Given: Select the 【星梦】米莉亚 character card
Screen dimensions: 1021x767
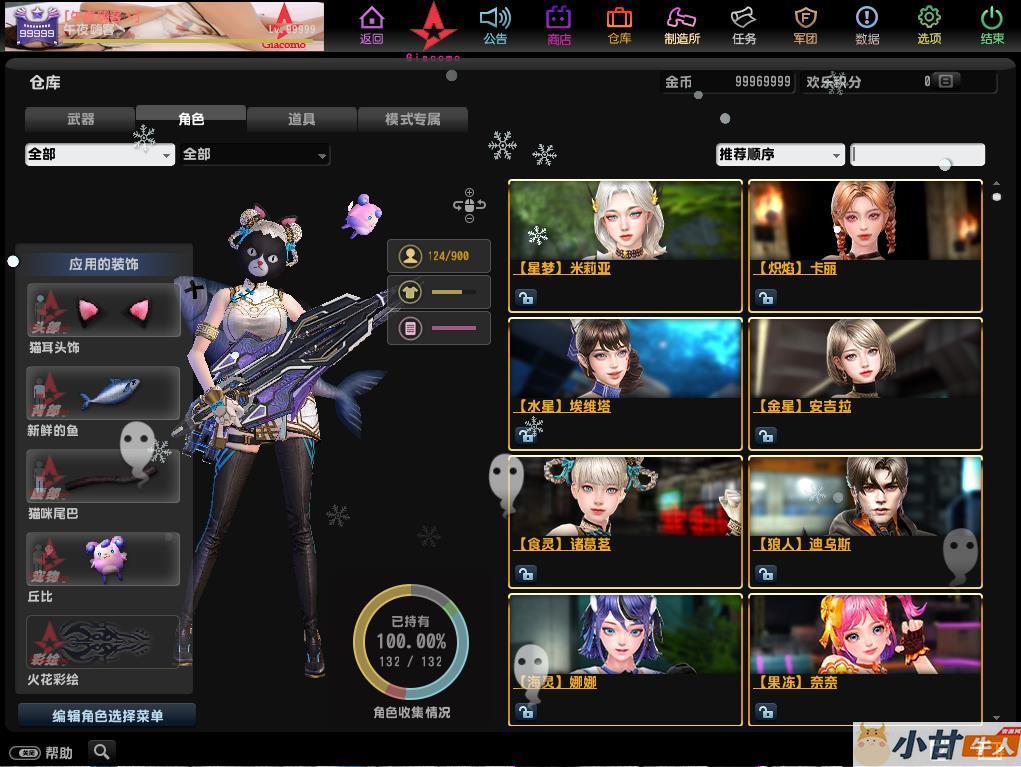Looking at the screenshot, I should tap(625, 245).
